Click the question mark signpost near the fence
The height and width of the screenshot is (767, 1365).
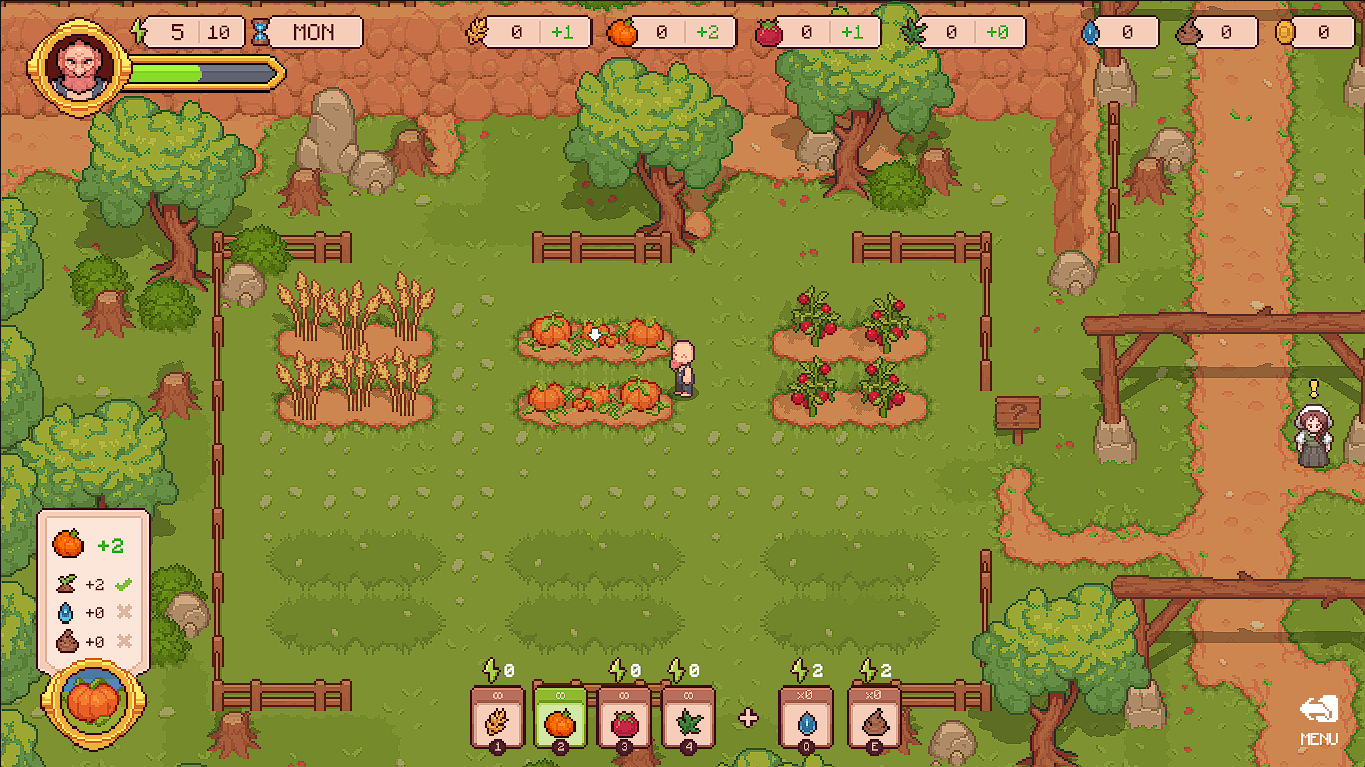pyautogui.click(x=1018, y=412)
